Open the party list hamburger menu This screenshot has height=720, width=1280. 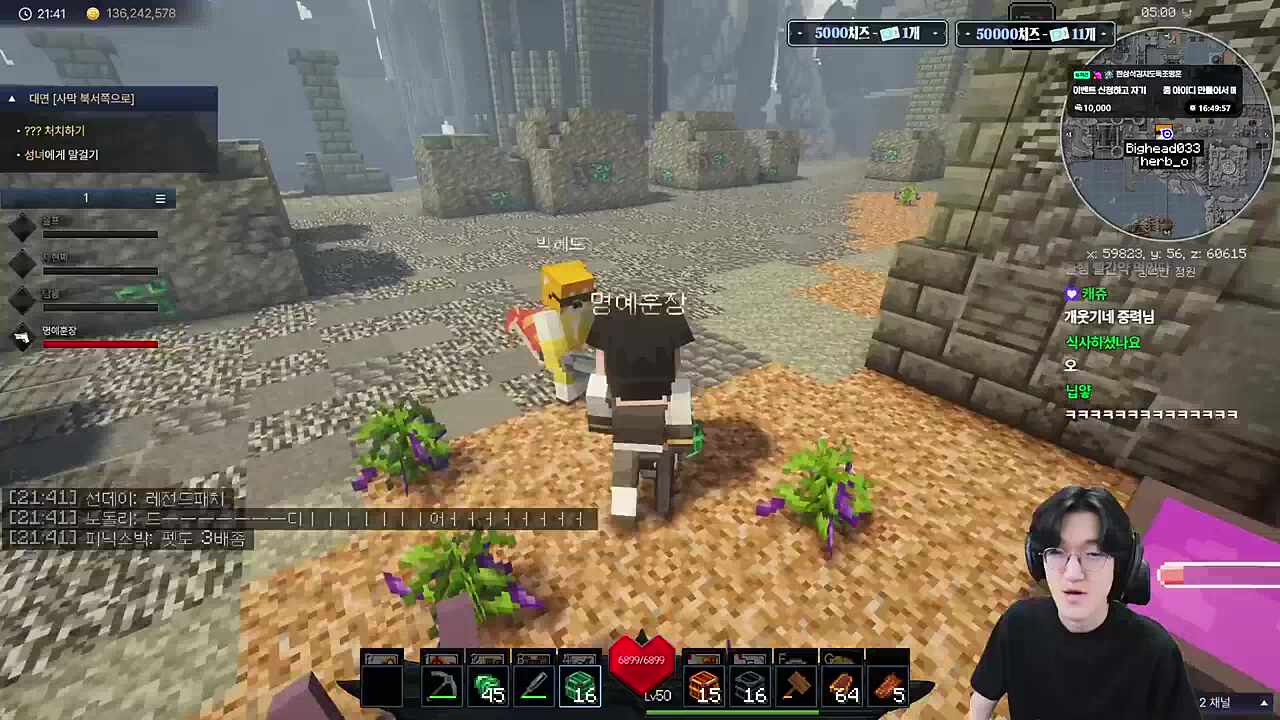click(x=160, y=198)
